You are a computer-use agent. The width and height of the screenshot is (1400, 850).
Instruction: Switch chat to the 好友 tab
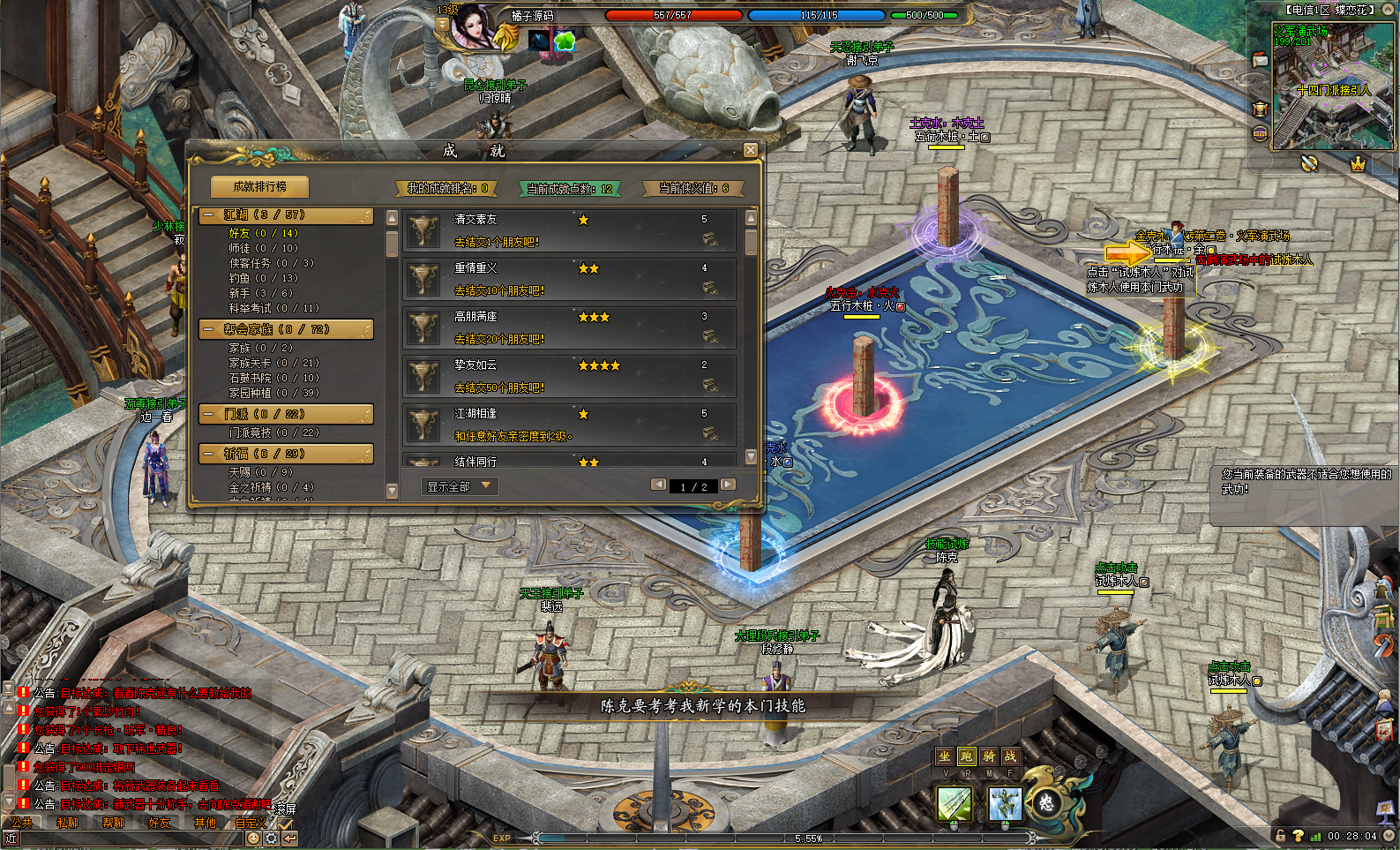click(159, 823)
